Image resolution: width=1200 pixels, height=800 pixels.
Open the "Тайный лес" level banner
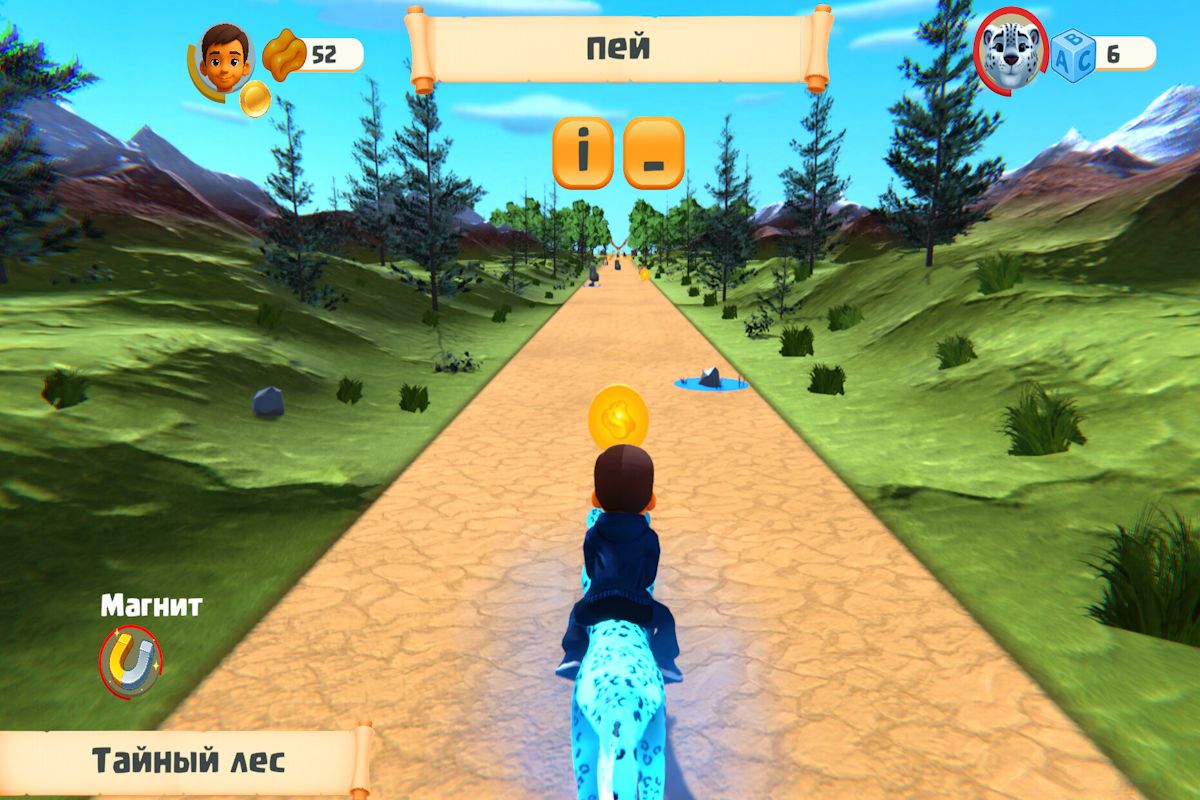[187, 761]
